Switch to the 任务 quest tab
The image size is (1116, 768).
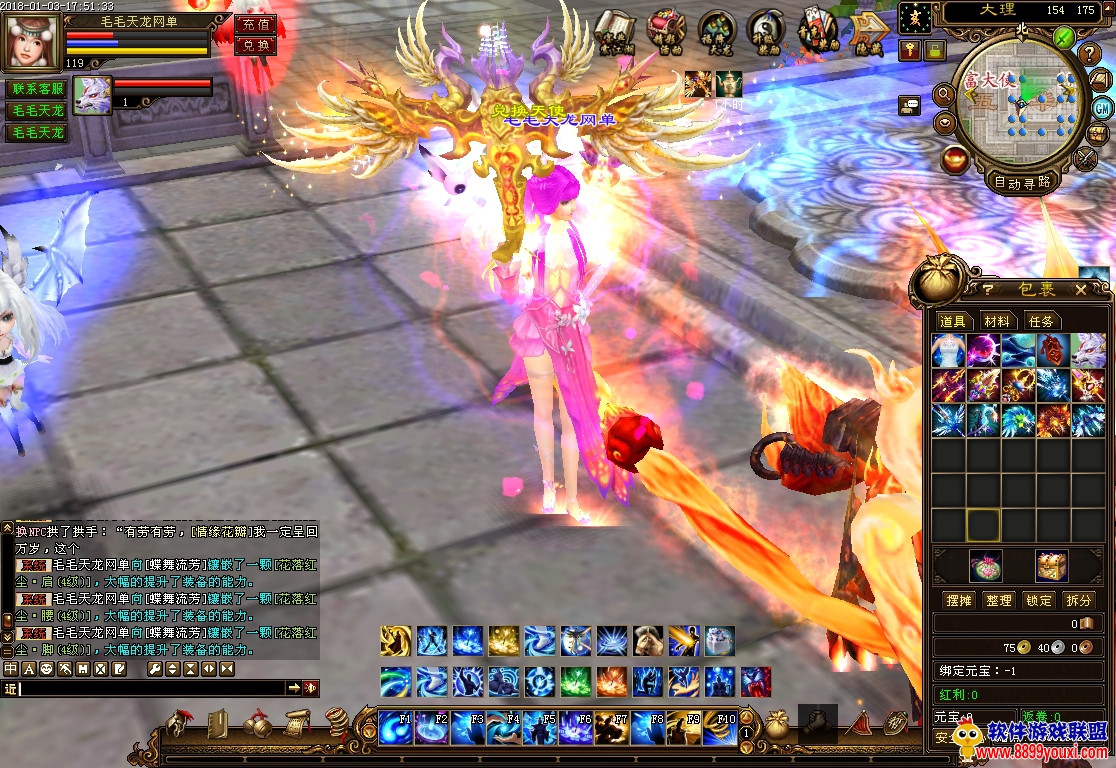(1041, 321)
